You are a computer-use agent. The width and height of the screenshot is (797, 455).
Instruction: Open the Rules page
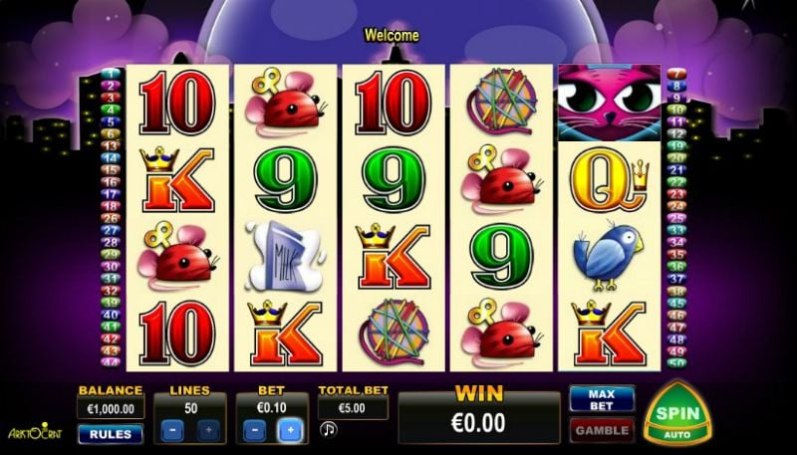pos(110,434)
